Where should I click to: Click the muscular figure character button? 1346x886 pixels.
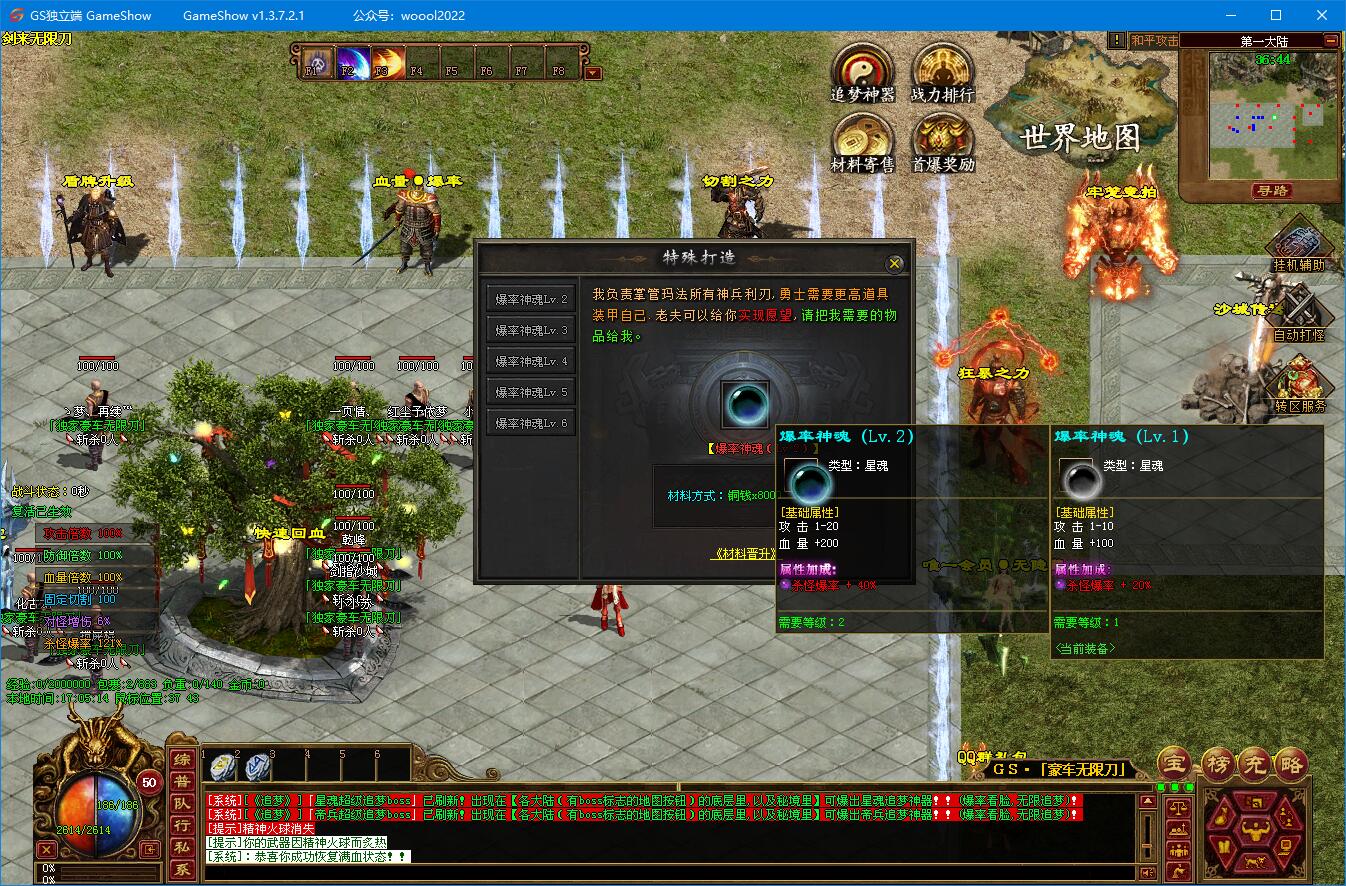[1254, 830]
